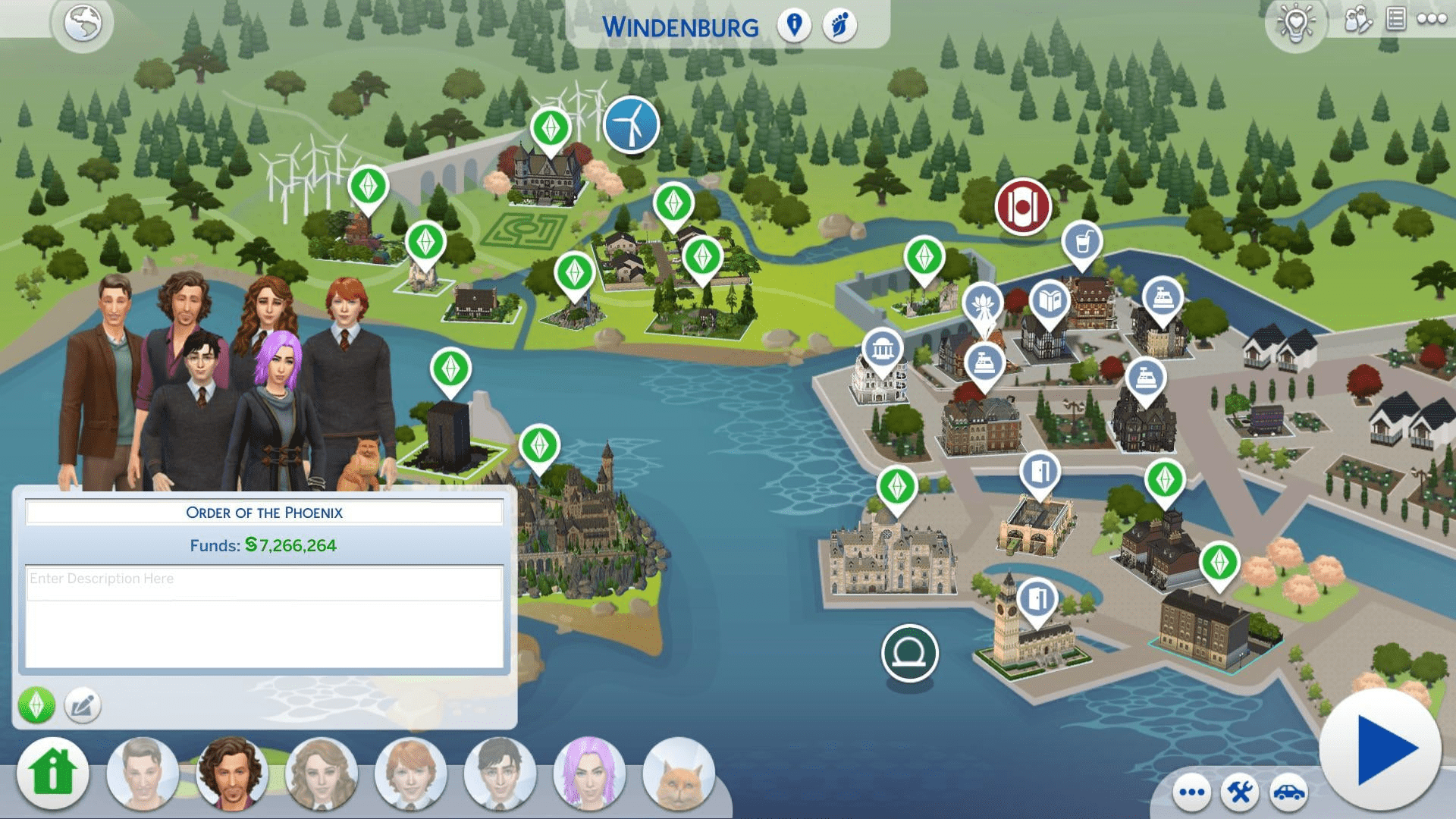Image resolution: width=1456 pixels, height=819 pixels.
Task: Start playing with the large play button
Action: [1382, 749]
